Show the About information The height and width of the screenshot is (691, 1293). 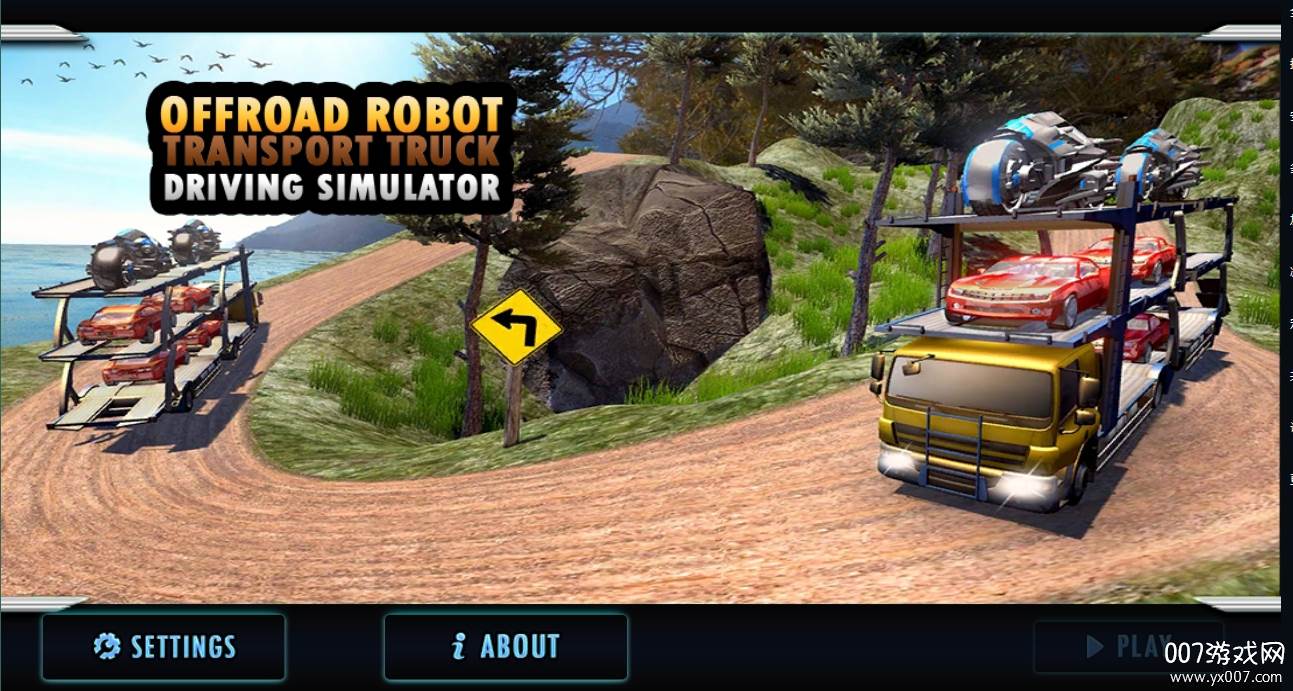click(506, 646)
